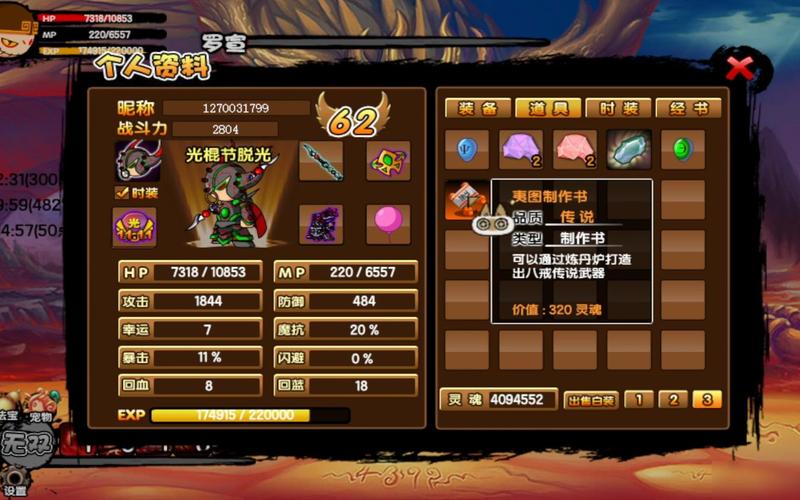The width and height of the screenshot is (800, 500).
Task: Show the 经书 scriptures tab
Action: [672, 108]
